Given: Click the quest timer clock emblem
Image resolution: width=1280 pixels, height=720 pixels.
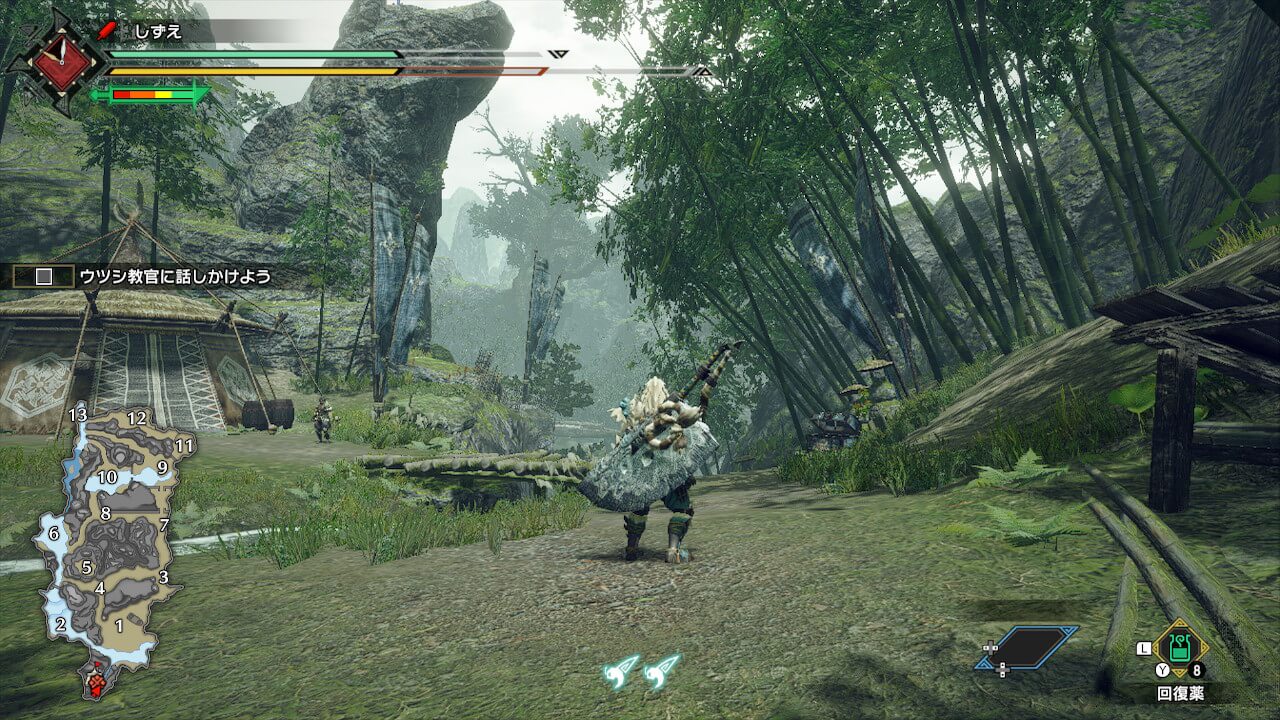Looking at the screenshot, I should point(64,62).
